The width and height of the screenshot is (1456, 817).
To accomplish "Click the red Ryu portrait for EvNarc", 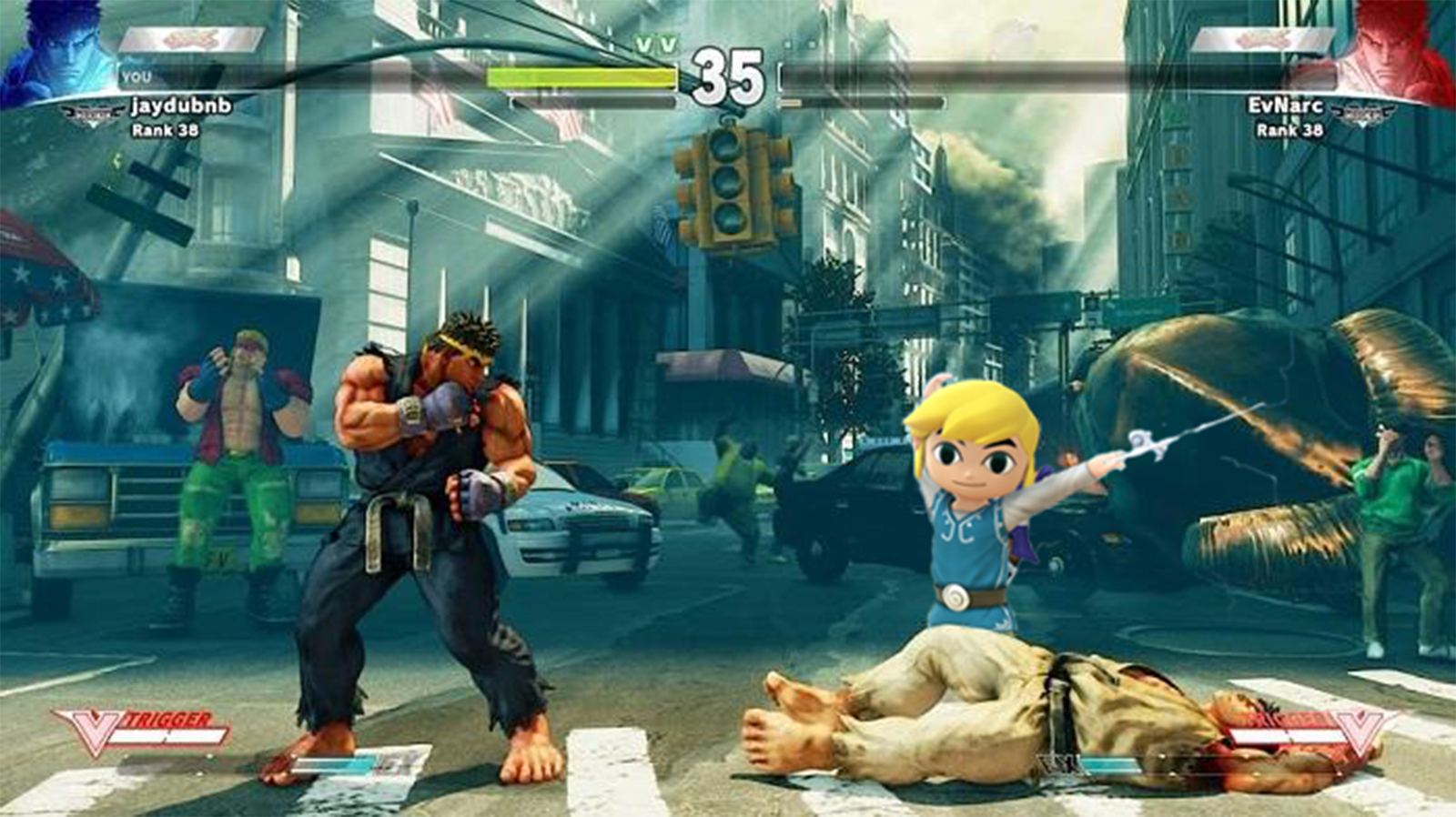I will [x=1400, y=53].
